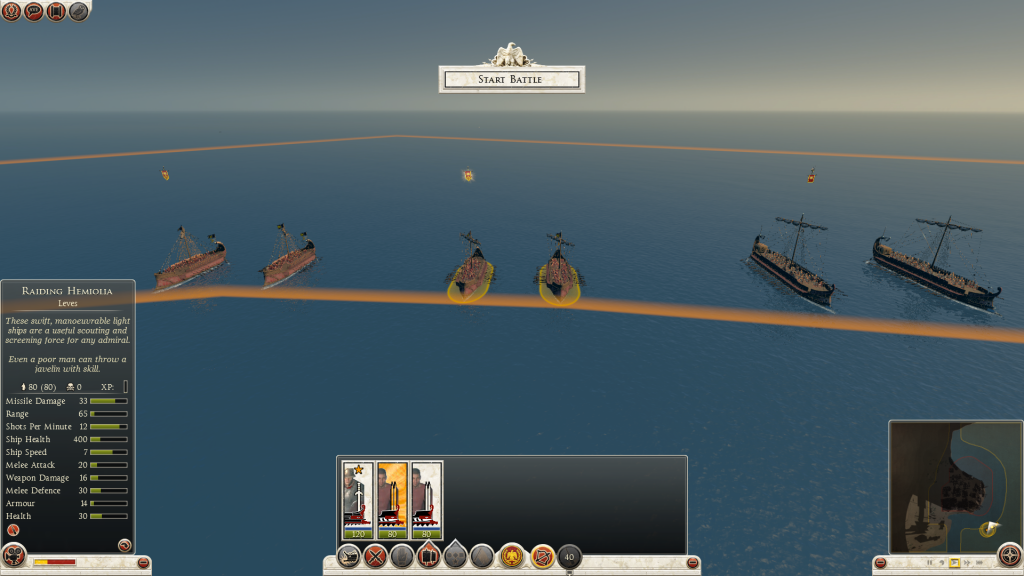Click the ship icon on the command bar
Viewport: 1024px width, 576px height.
(349, 557)
